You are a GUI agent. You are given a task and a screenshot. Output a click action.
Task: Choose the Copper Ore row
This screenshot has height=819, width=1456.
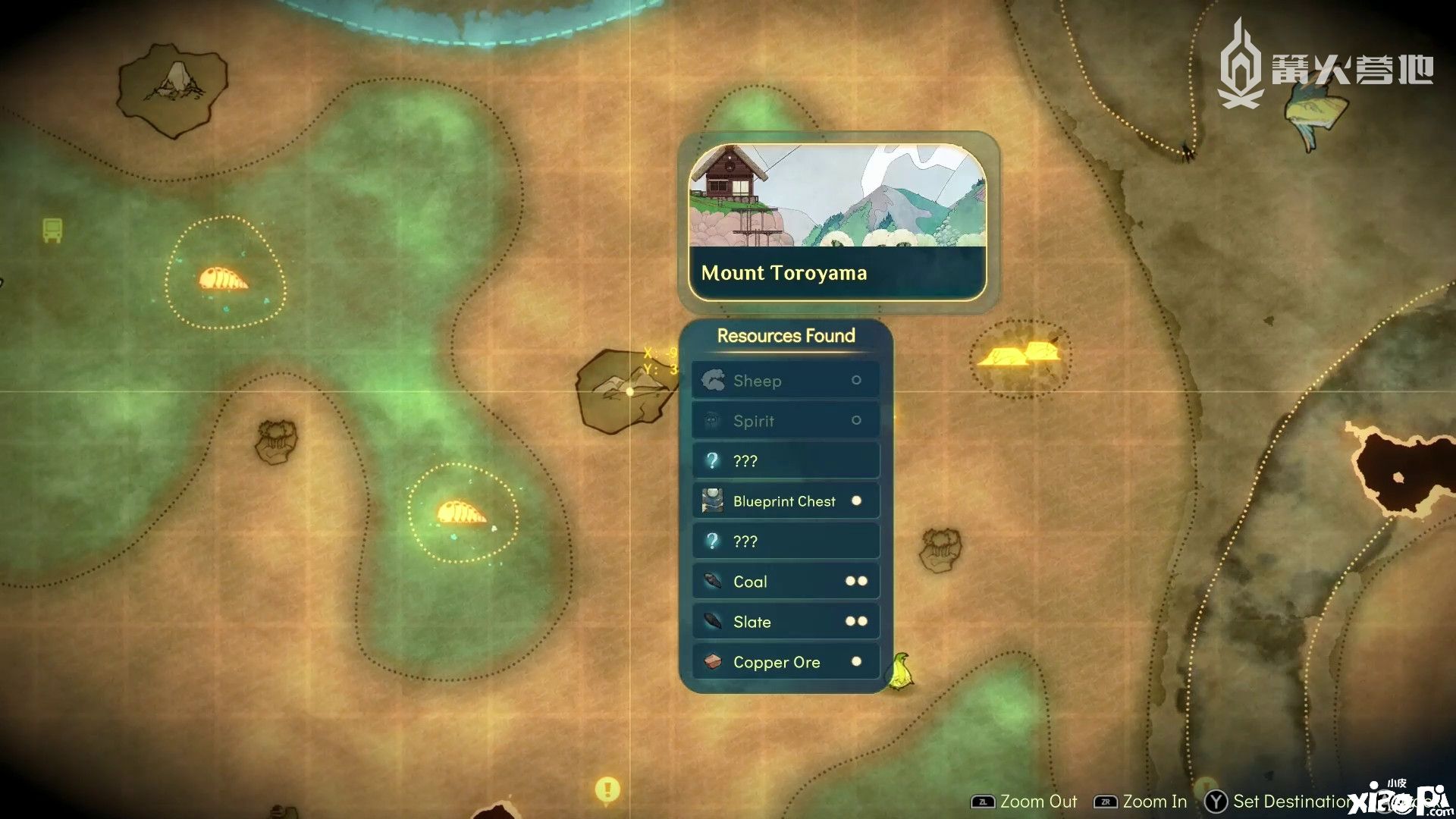[x=786, y=662]
